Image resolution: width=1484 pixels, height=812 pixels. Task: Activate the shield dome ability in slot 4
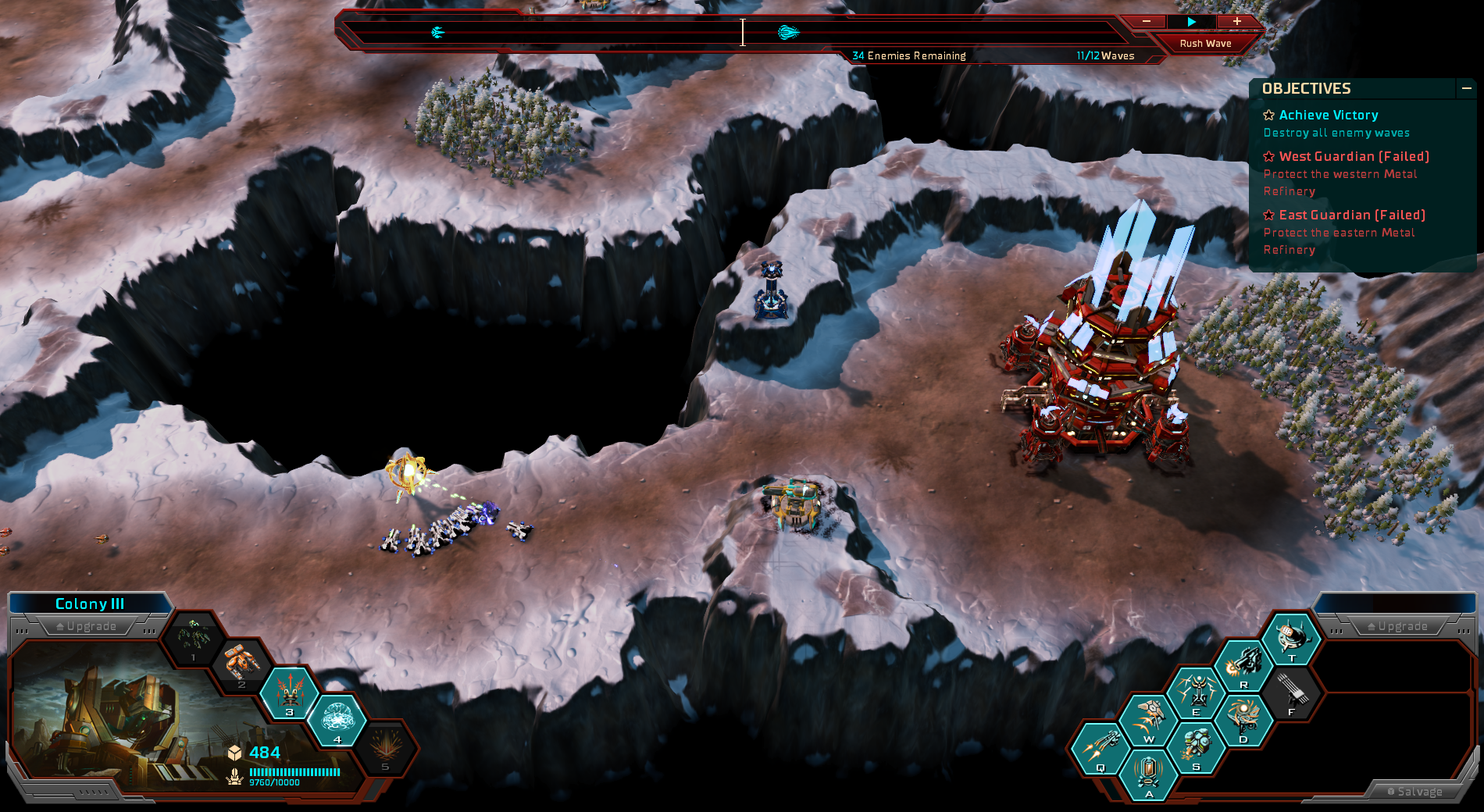(337, 718)
